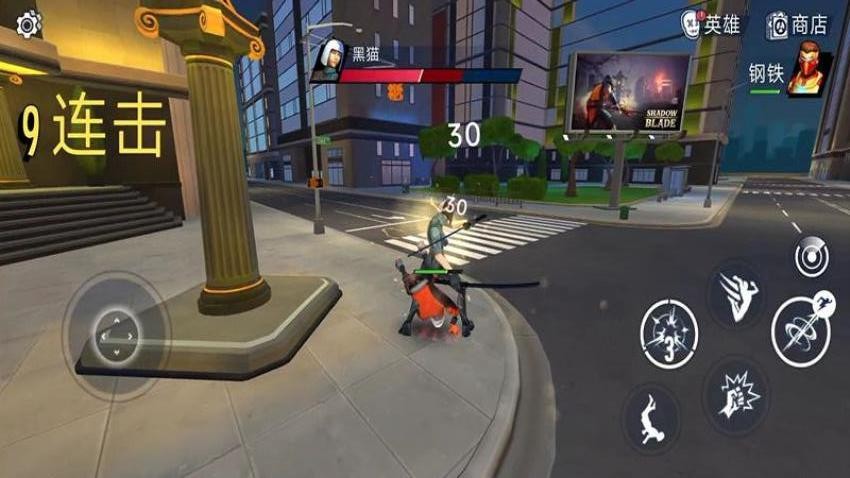Switch to the 钢铁 hero portrait

(809, 73)
